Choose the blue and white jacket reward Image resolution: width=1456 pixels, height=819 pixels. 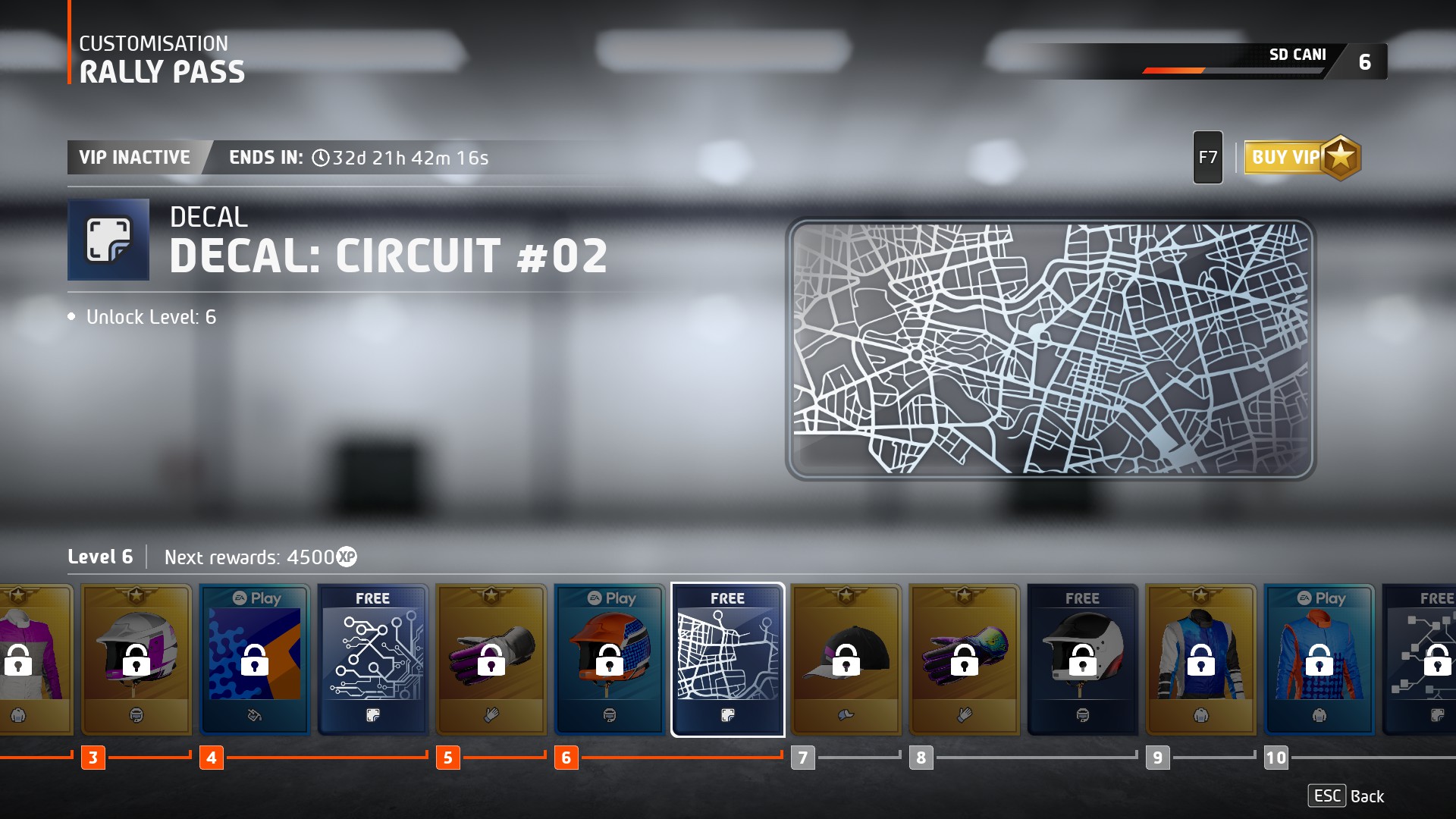click(1201, 658)
